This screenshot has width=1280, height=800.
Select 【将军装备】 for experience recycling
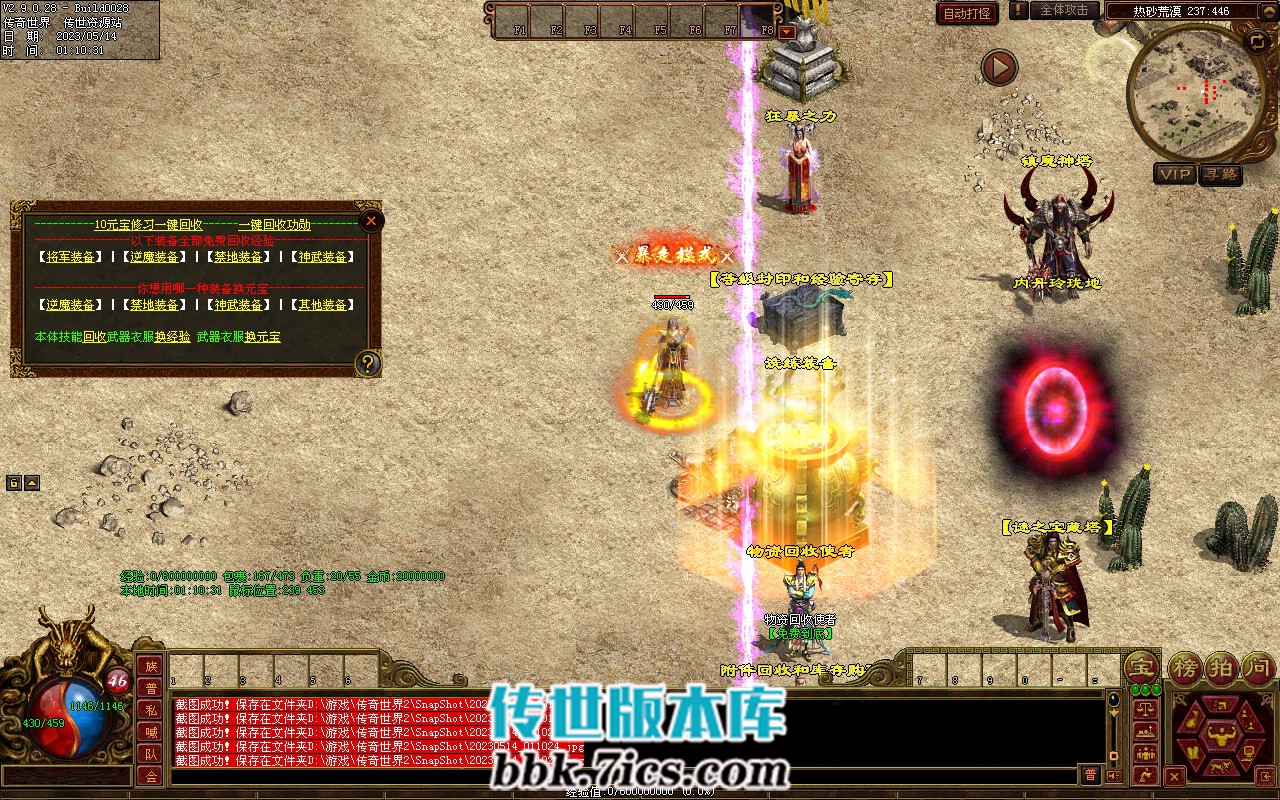pos(70,257)
